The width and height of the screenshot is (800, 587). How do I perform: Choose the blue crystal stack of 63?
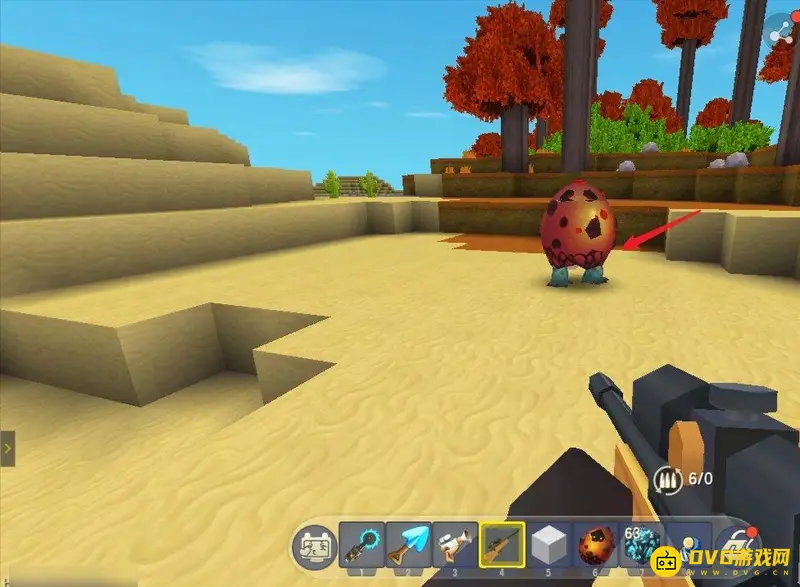coord(643,547)
